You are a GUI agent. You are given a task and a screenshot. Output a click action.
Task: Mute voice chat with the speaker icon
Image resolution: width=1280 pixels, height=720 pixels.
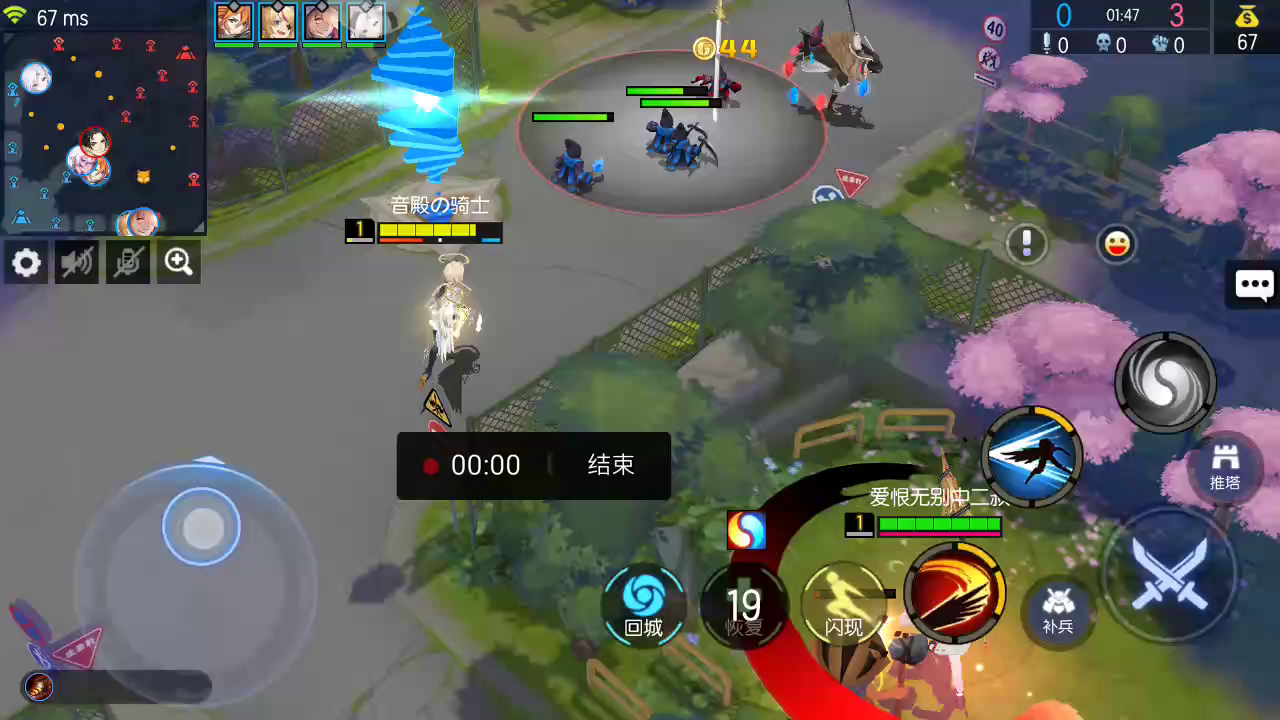(77, 262)
